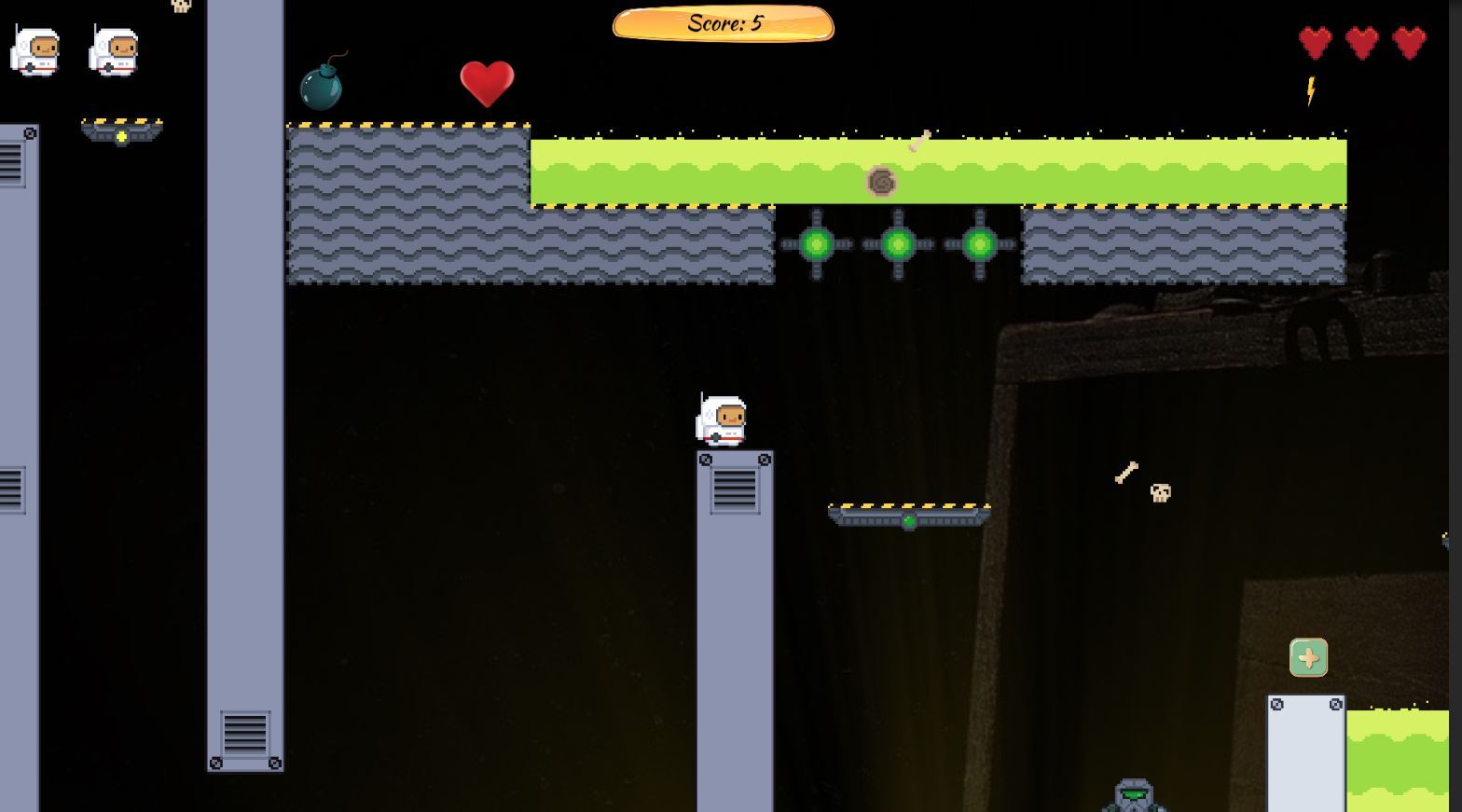Expand the small hovering platform with yellow orb

click(x=122, y=131)
